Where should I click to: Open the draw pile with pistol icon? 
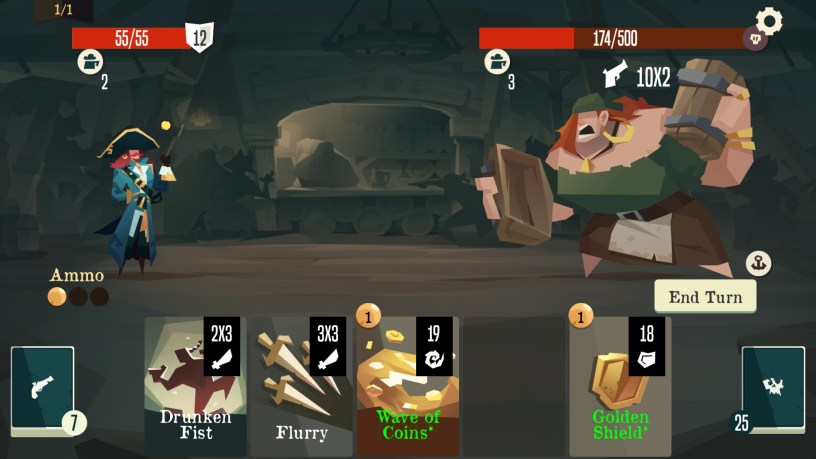click(x=43, y=388)
